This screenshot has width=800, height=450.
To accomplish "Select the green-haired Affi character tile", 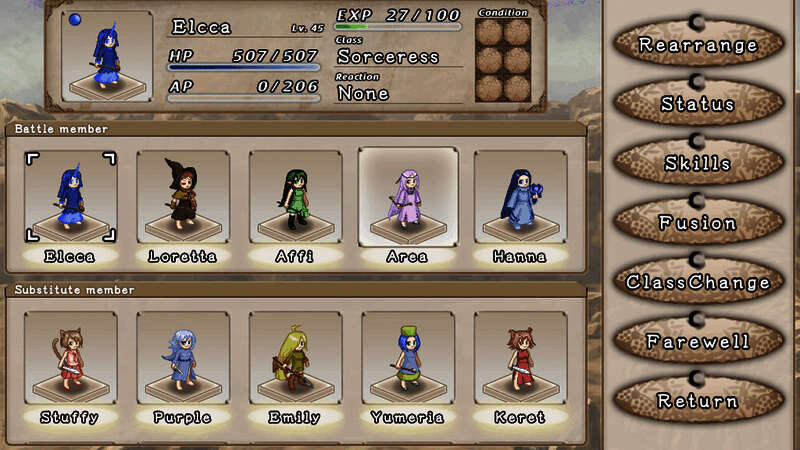I will coord(295,198).
